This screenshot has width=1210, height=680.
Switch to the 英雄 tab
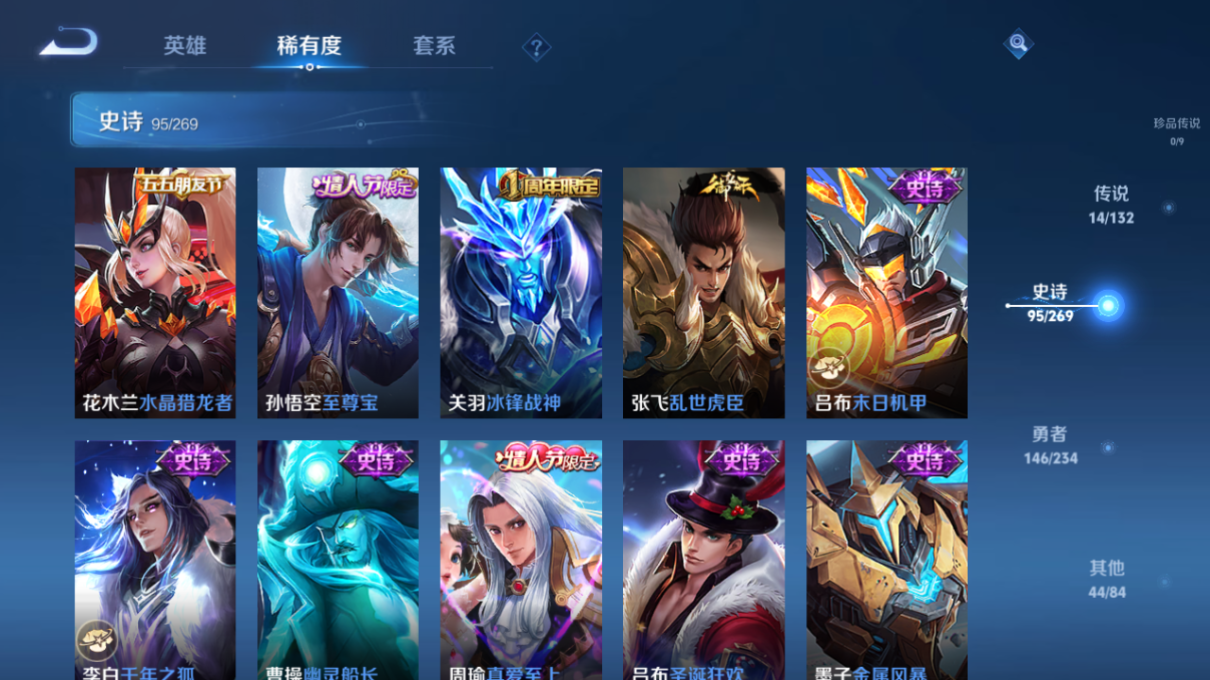click(x=185, y=46)
